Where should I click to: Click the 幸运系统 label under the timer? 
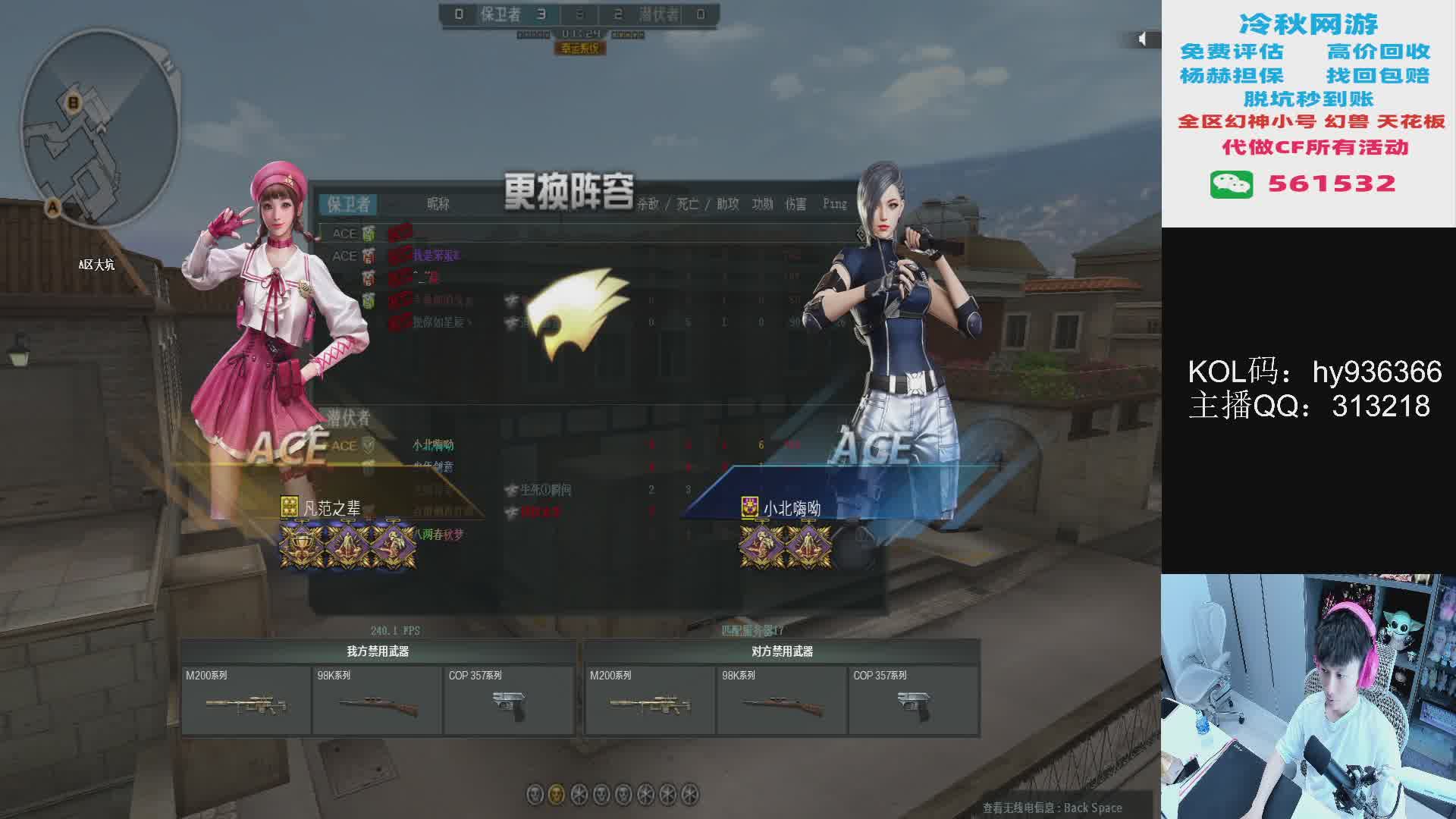(x=580, y=49)
